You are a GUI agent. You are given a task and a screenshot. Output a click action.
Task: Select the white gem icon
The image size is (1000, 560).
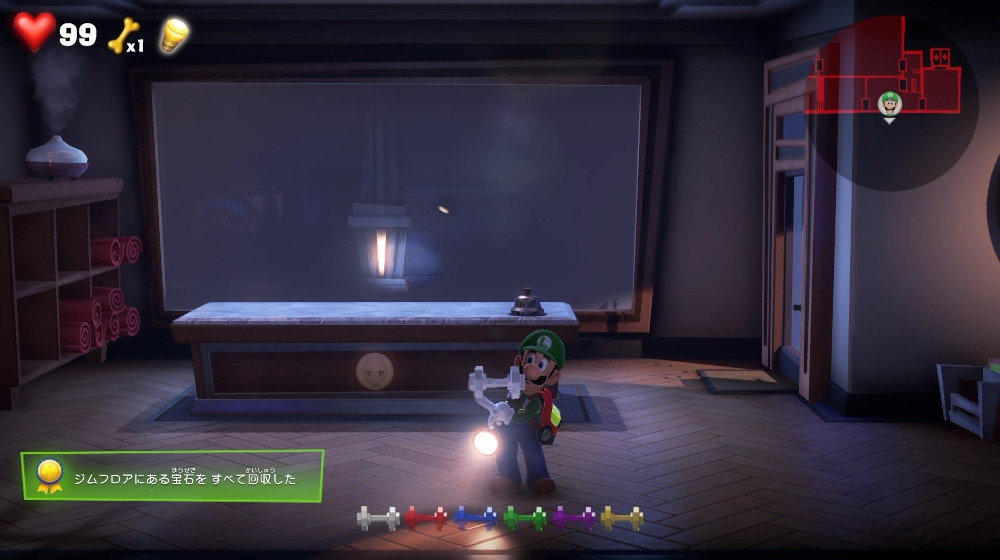(378, 518)
